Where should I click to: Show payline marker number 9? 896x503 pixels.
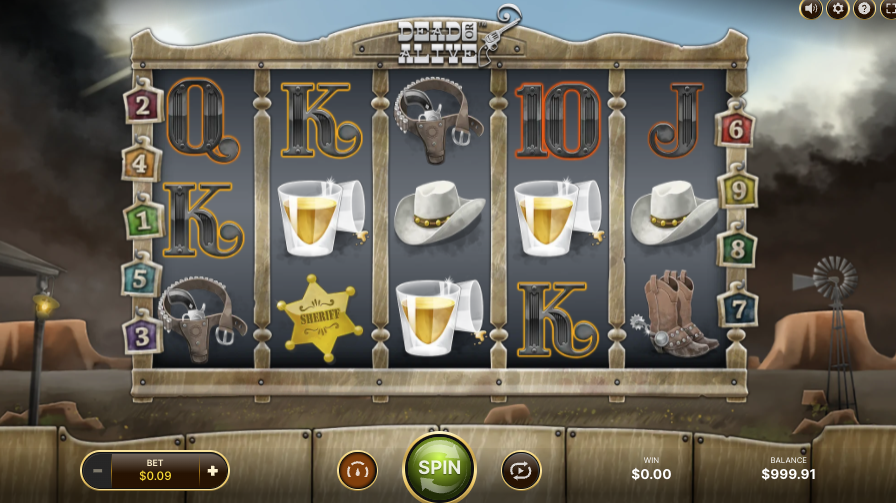(x=738, y=189)
